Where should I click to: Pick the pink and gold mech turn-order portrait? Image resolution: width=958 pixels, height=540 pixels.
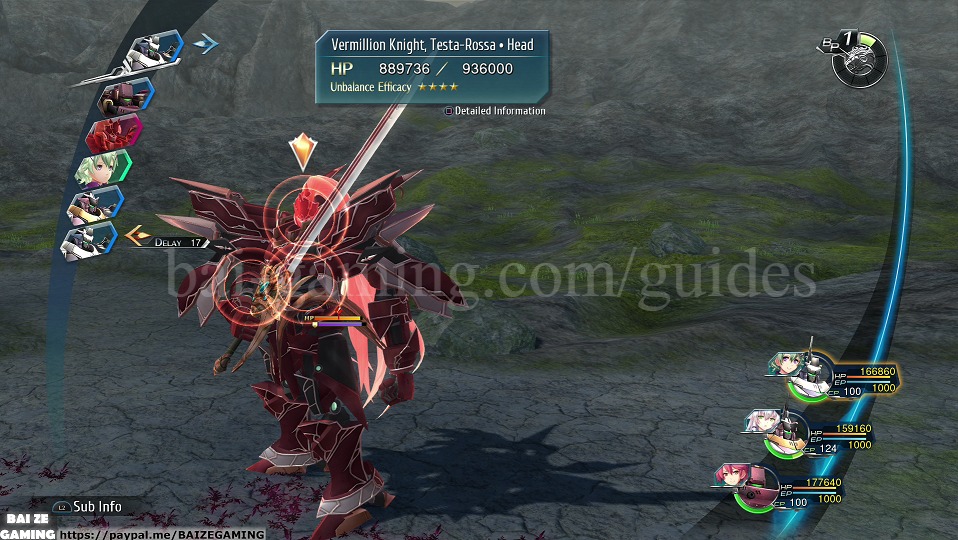tap(95, 204)
